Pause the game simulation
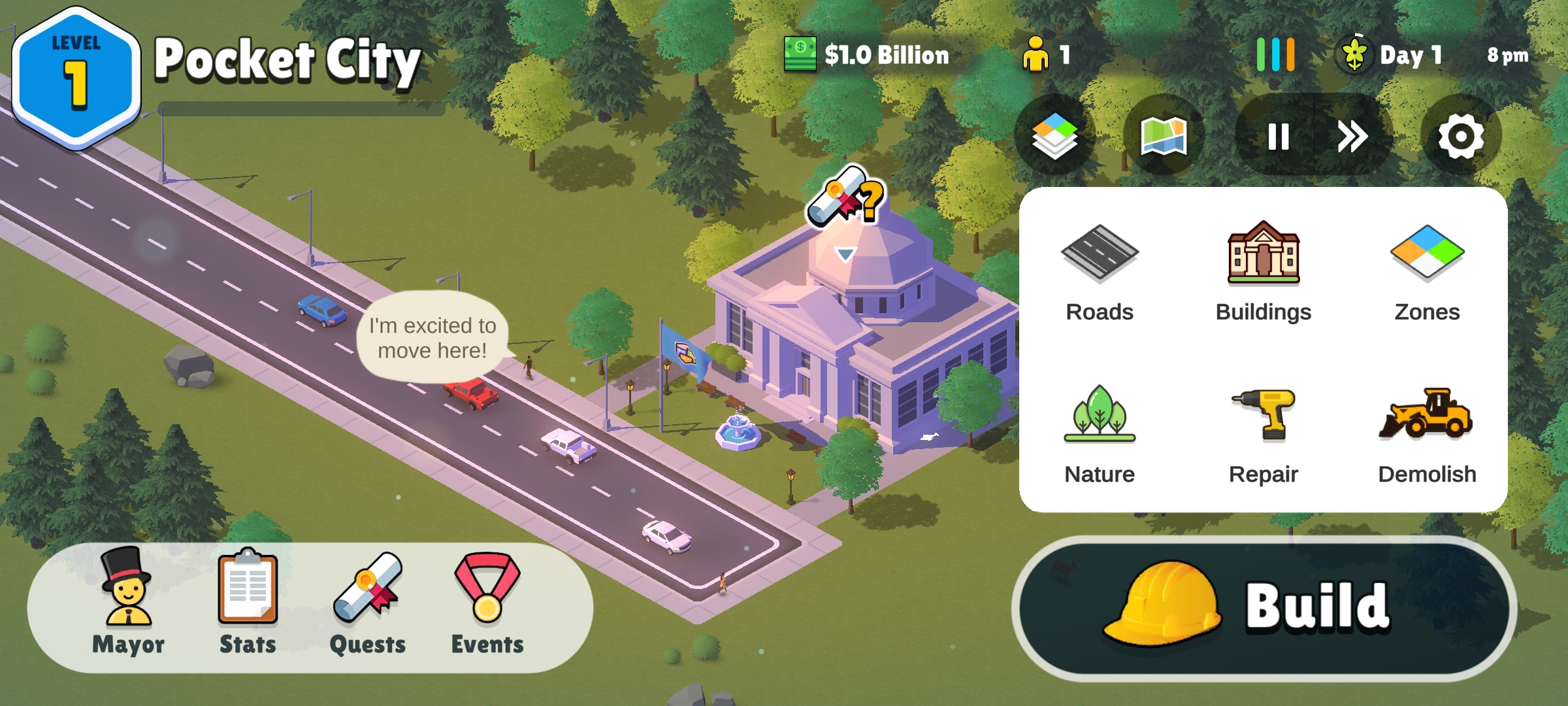The image size is (1568, 706). tap(1278, 137)
